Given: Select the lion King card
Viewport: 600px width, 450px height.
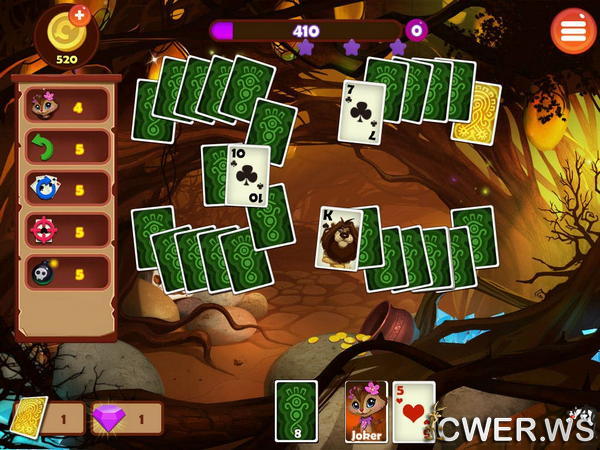Looking at the screenshot, I should coord(337,238).
